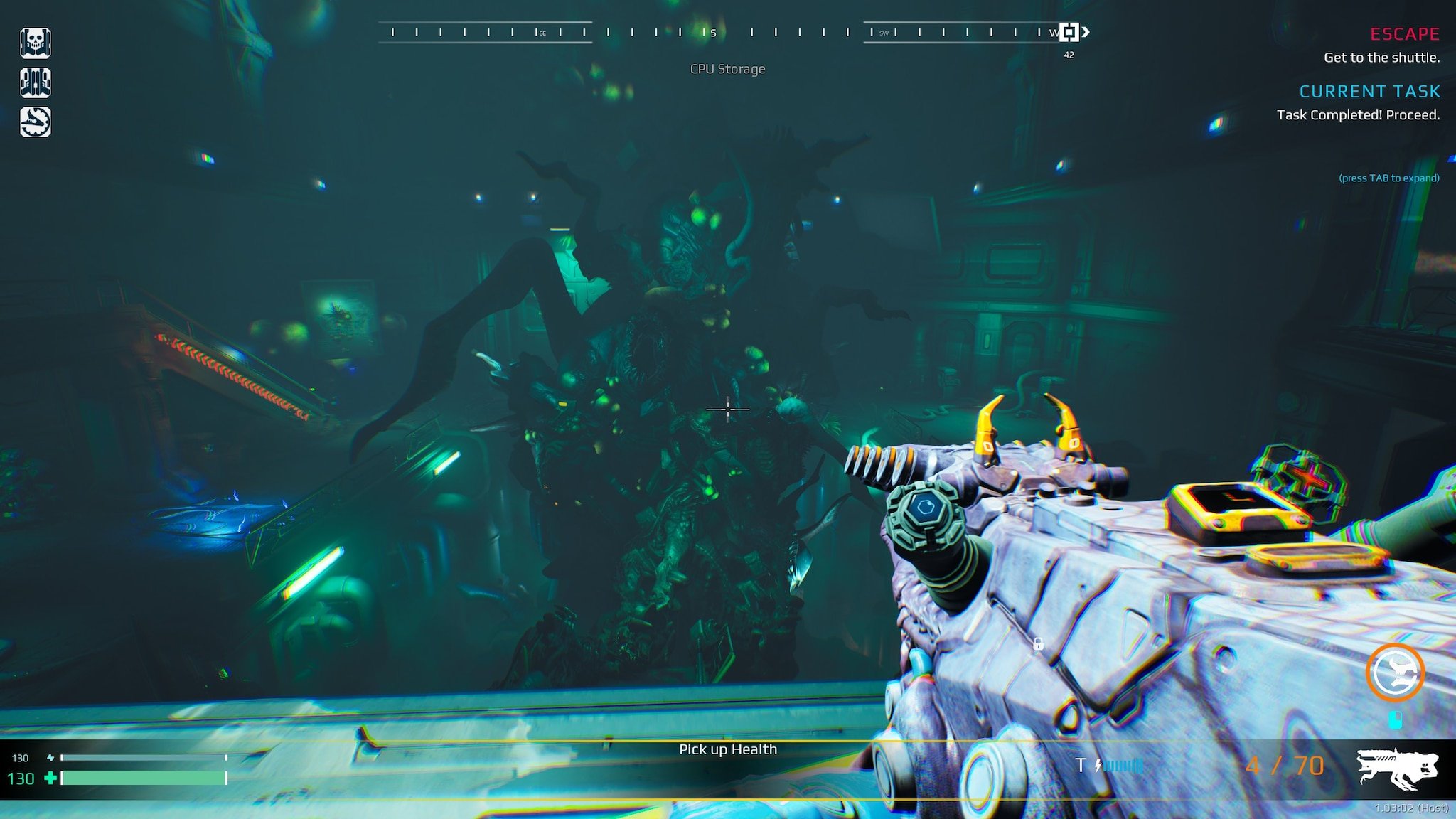Select the skull with pistols perk icon
Image resolution: width=1456 pixels, height=819 pixels.
pyautogui.click(x=35, y=43)
